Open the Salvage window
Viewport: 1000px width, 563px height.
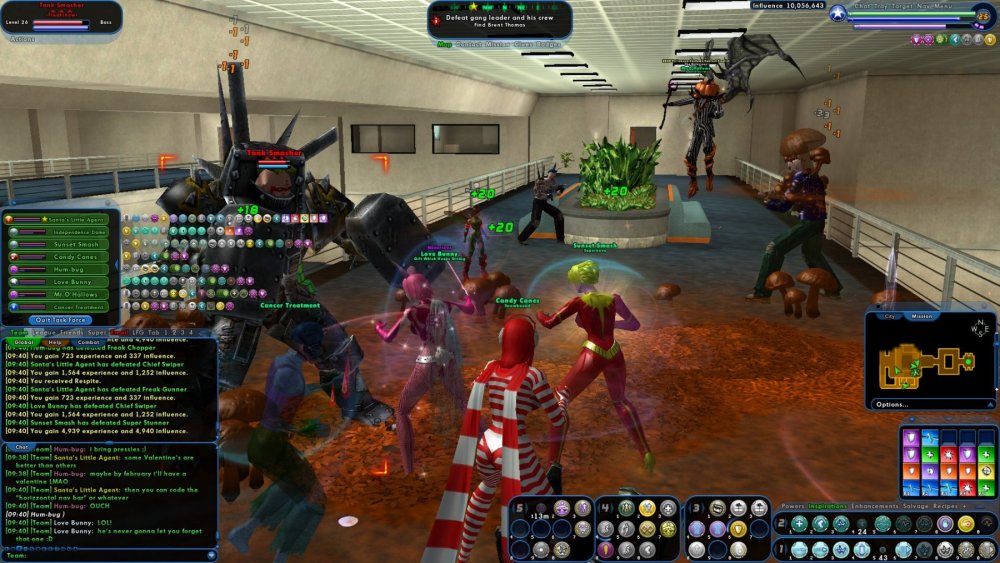pos(914,506)
